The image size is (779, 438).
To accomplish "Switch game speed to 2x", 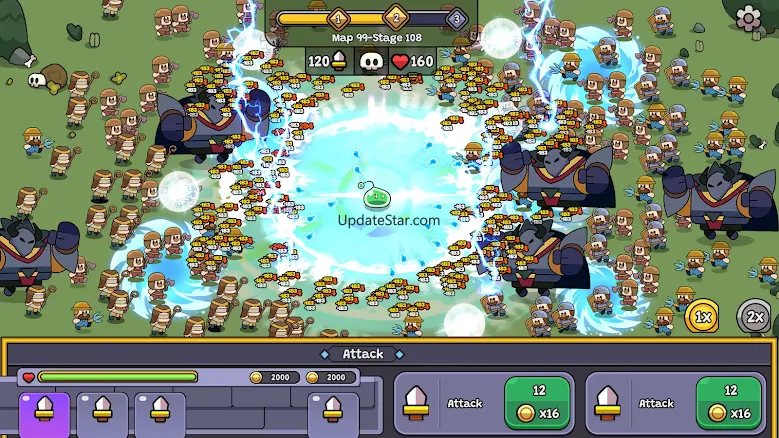I will pyautogui.click(x=756, y=317).
